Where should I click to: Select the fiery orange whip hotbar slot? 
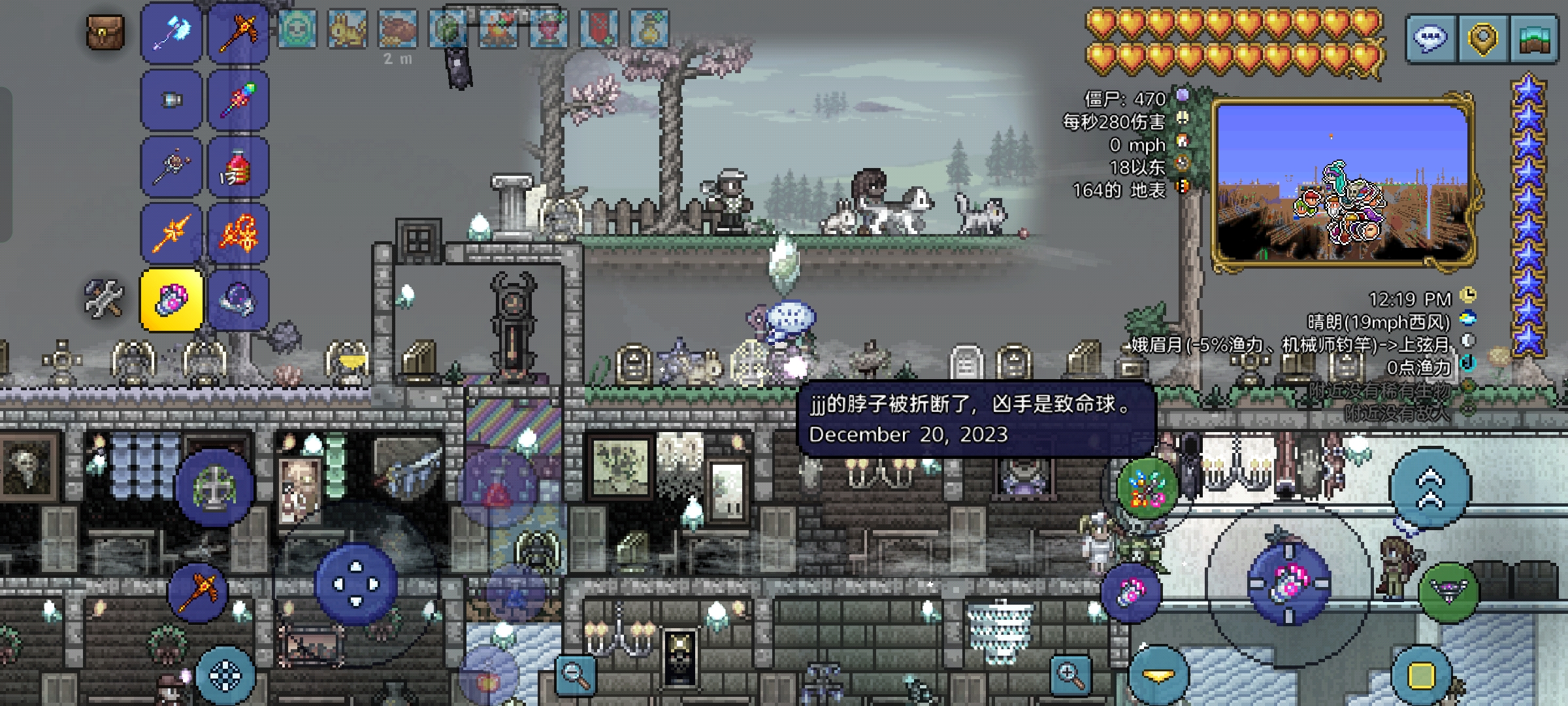pos(238,233)
